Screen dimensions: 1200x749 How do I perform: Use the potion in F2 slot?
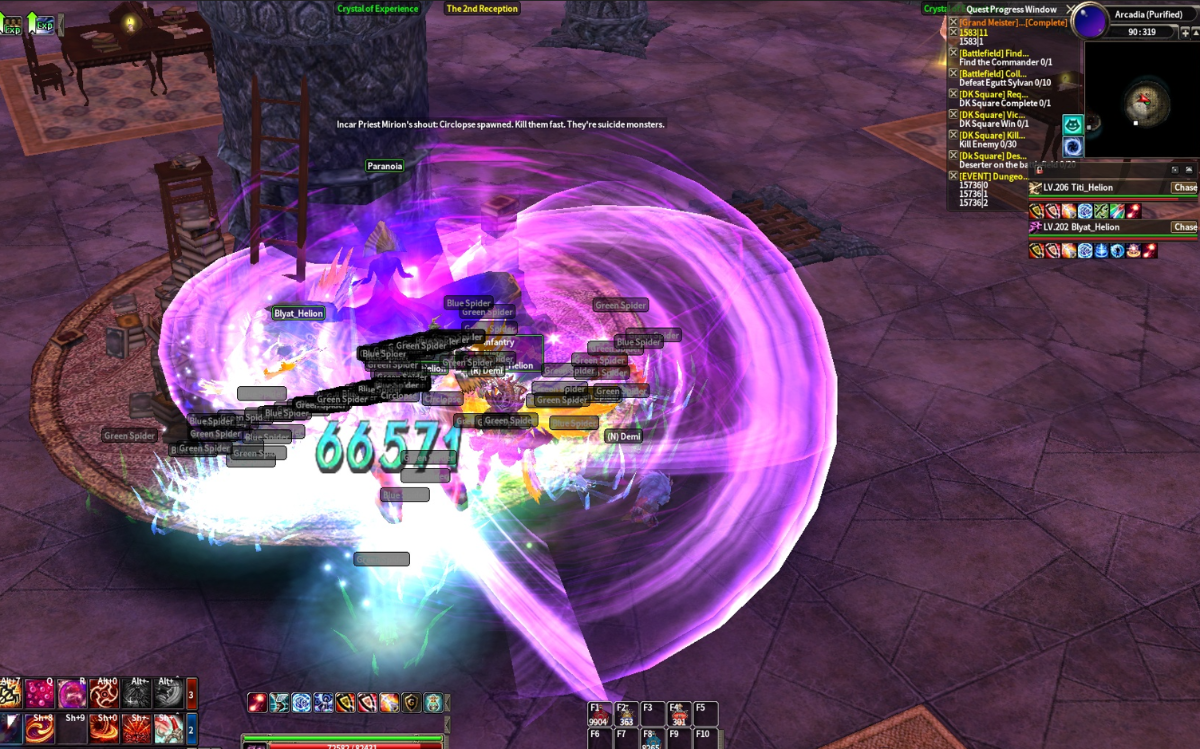(x=626, y=715)
